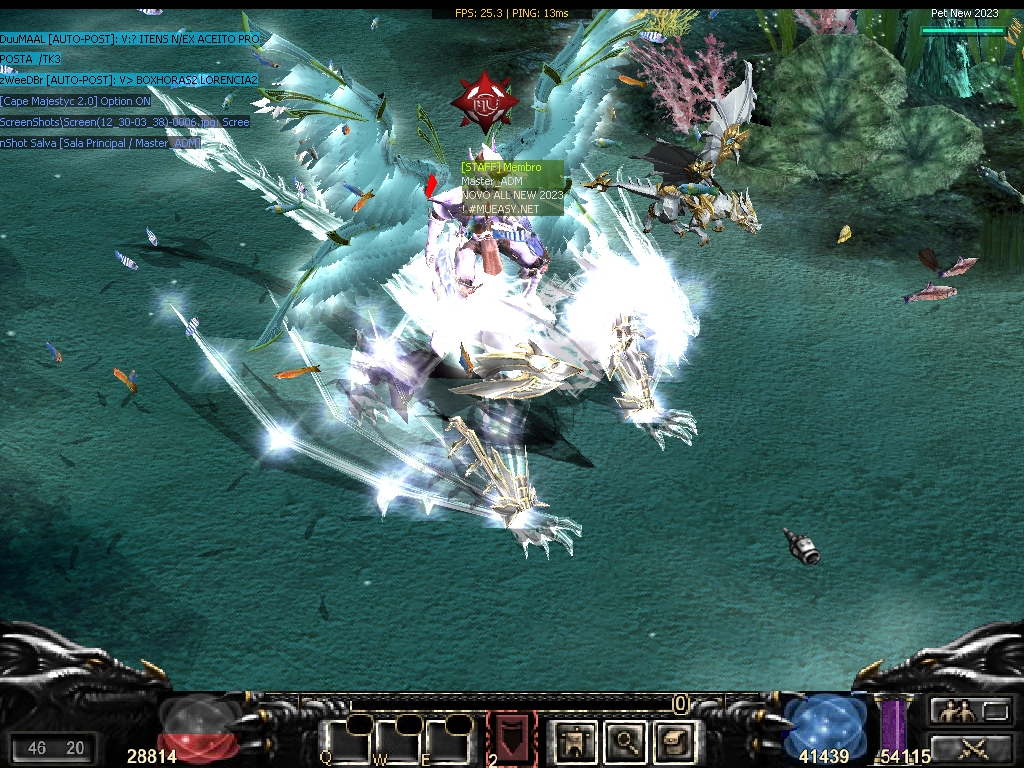The width and height of the screenshot is (1024, 768).
Task: Select the Q quick item slot
Action: click(345, 741)
